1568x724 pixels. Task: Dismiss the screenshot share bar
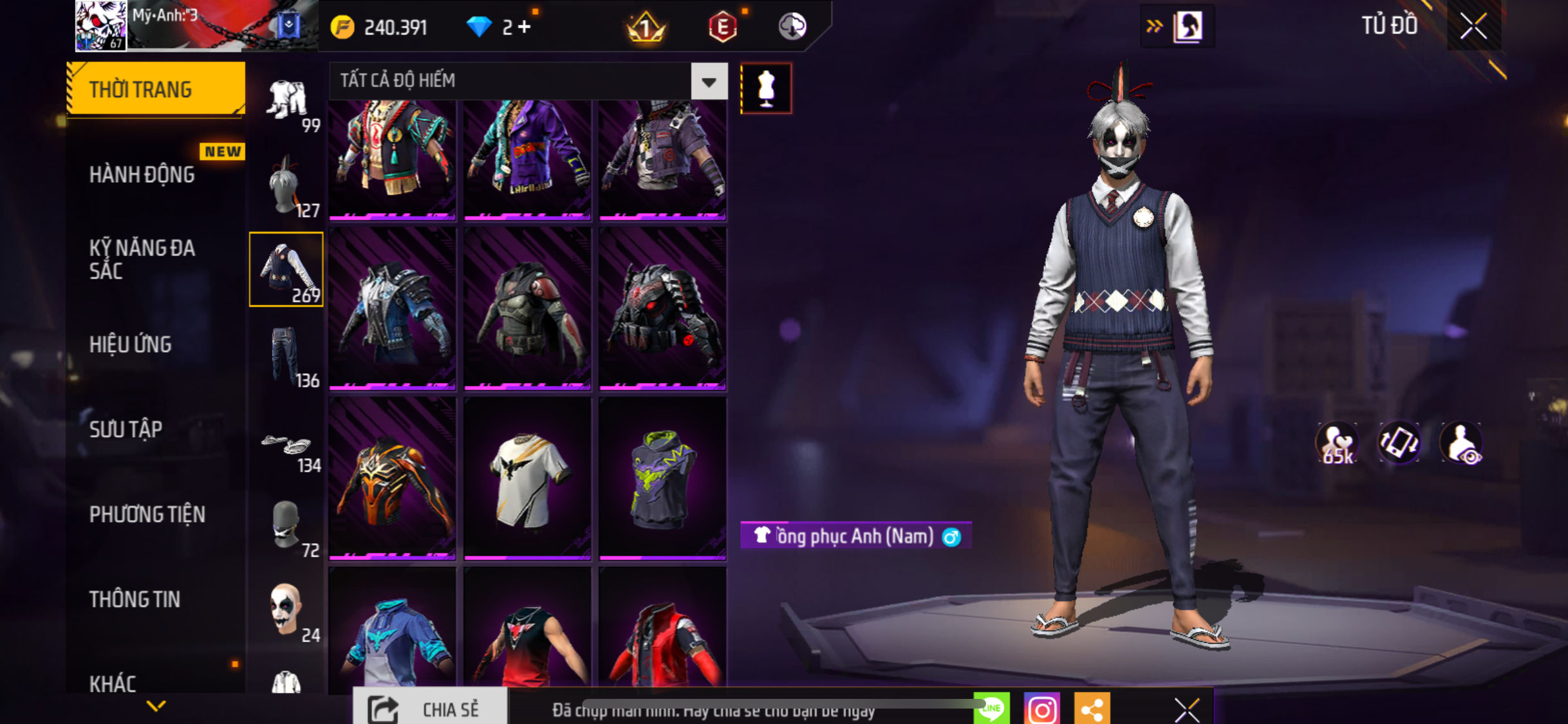tap(1186, 710)
